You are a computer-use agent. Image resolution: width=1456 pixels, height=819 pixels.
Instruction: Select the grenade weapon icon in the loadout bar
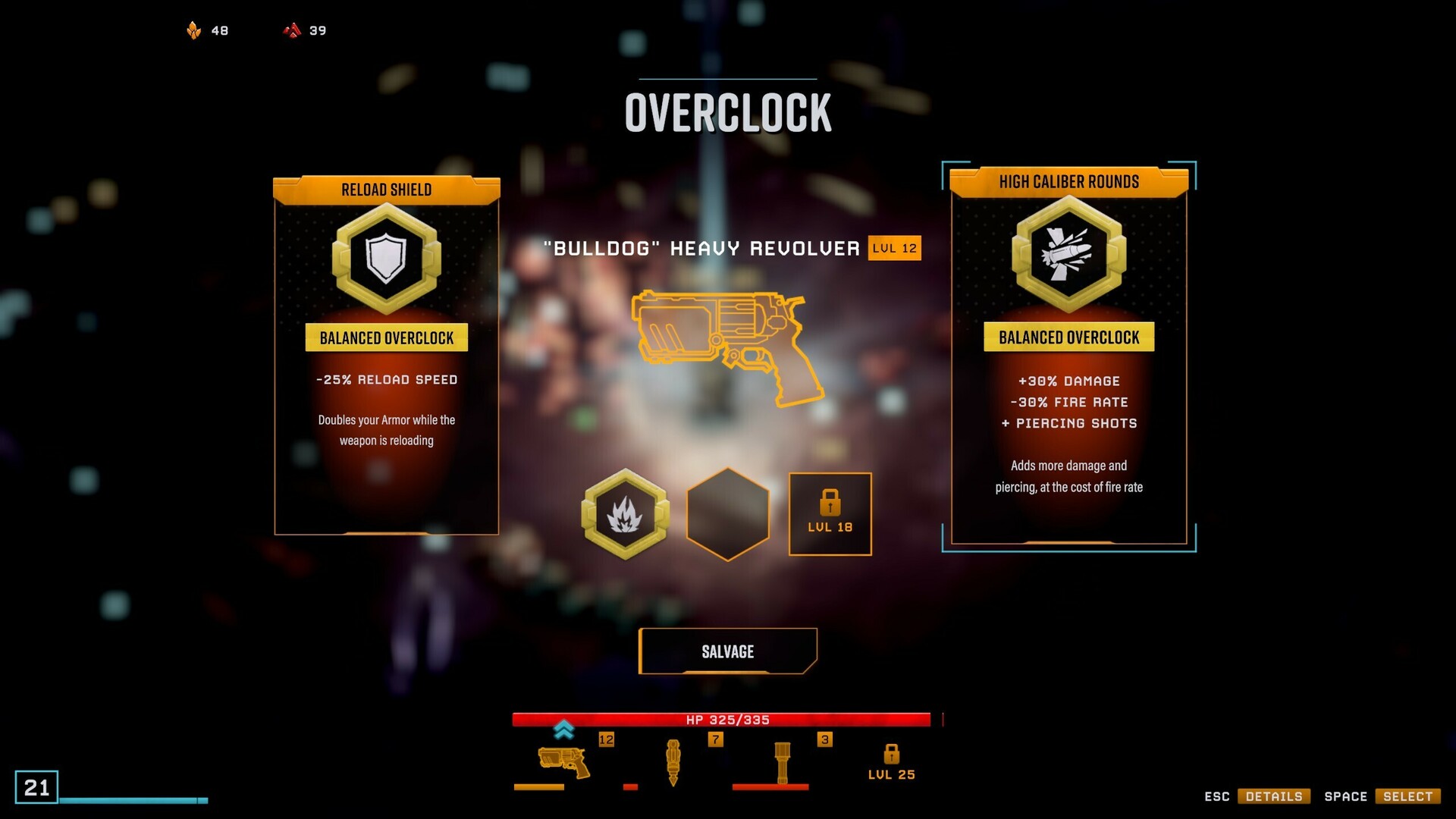[x=781, y=761]
